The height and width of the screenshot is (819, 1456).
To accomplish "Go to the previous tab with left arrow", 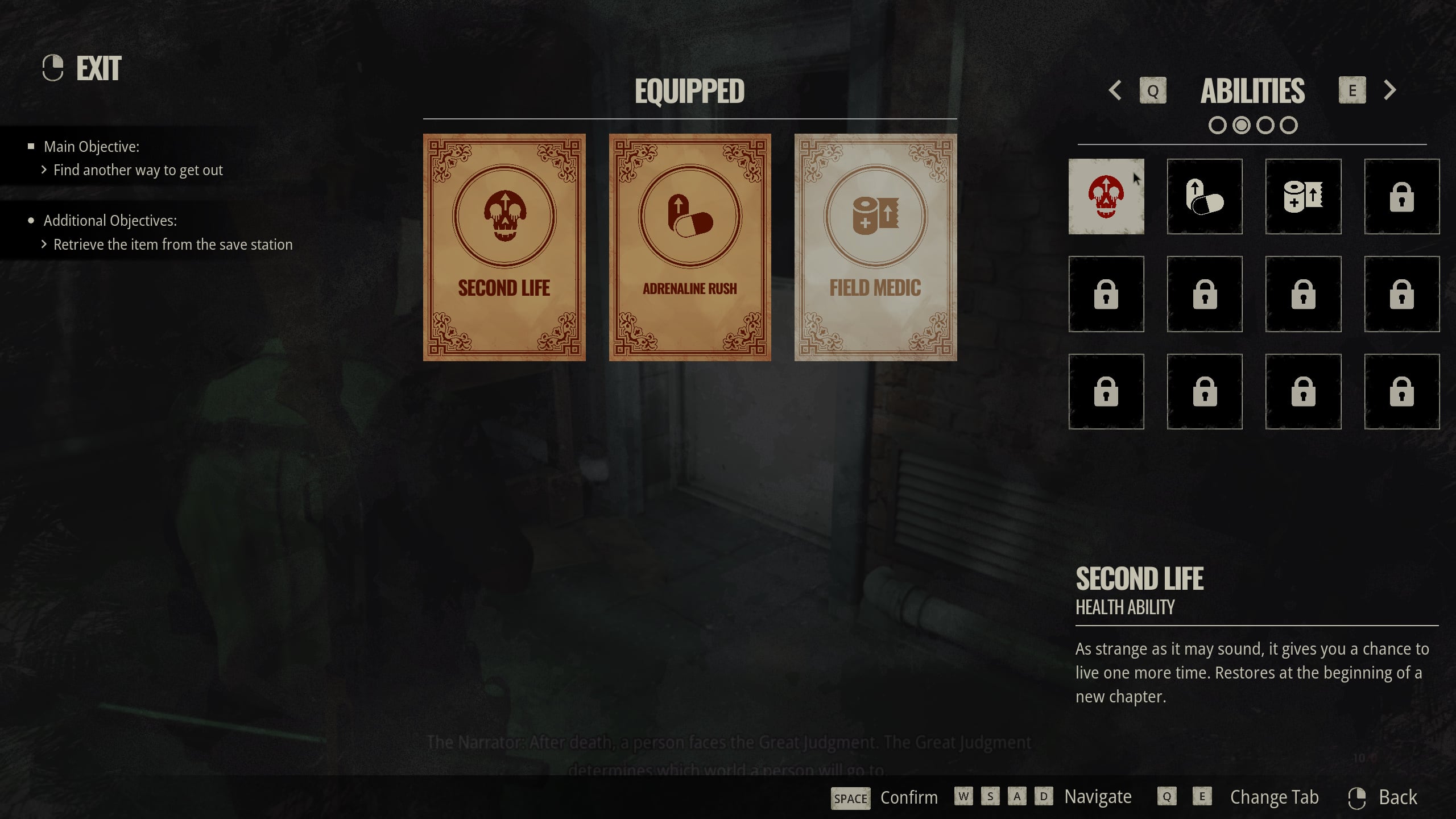I will pyautogui.click(x=1115, y=90).
